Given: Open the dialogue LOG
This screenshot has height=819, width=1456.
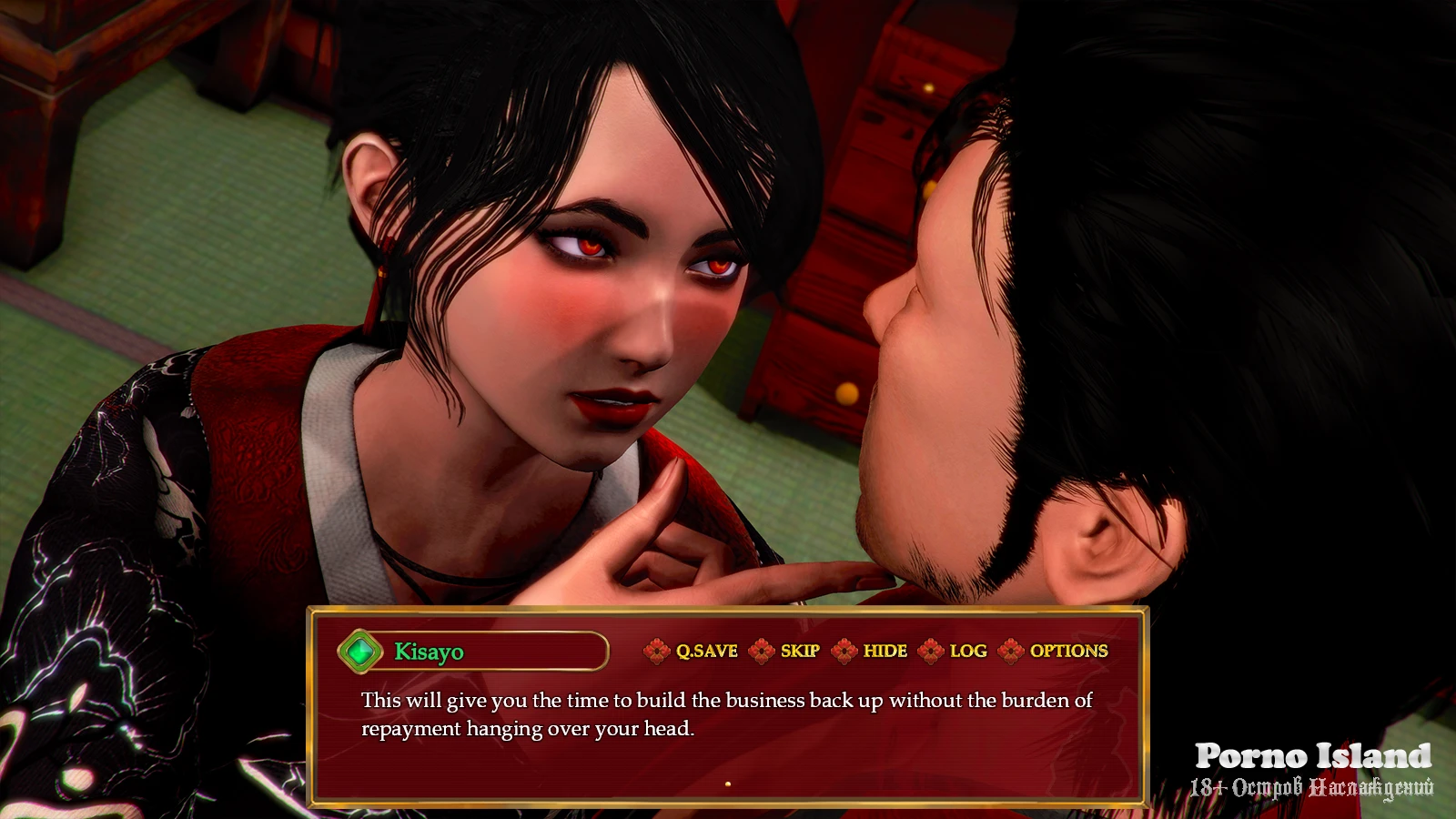Looking at the screenshot, I should point(967,651).
